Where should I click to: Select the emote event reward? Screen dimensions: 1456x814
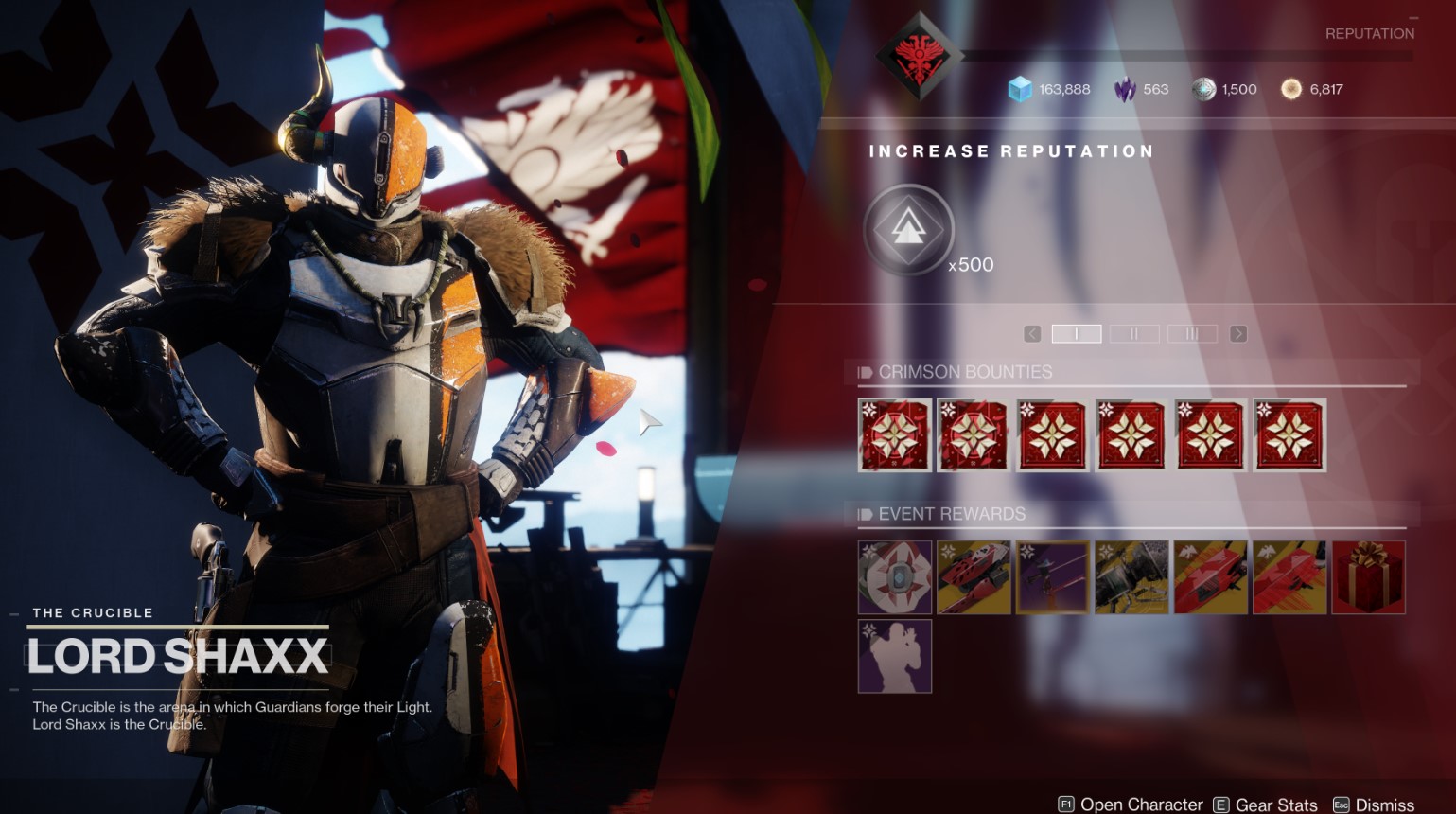pos(895,656)
